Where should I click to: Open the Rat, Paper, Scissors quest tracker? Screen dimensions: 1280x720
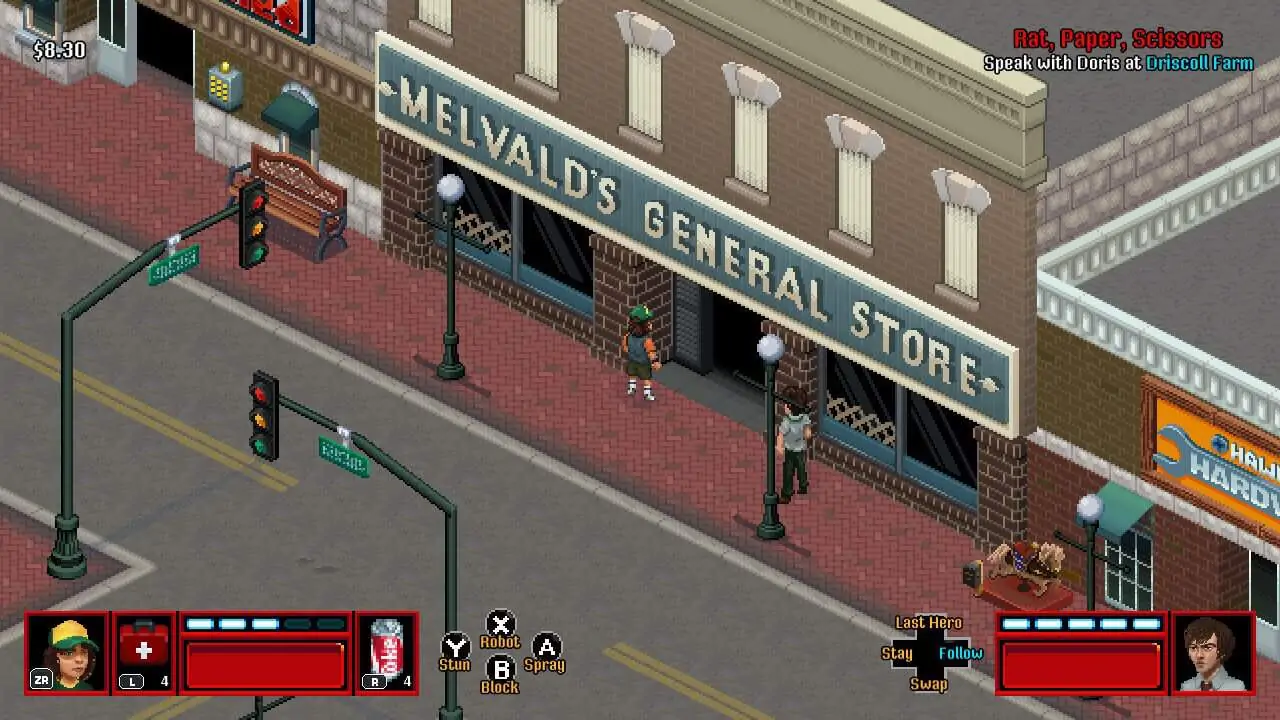click(x=1117, y=39)
